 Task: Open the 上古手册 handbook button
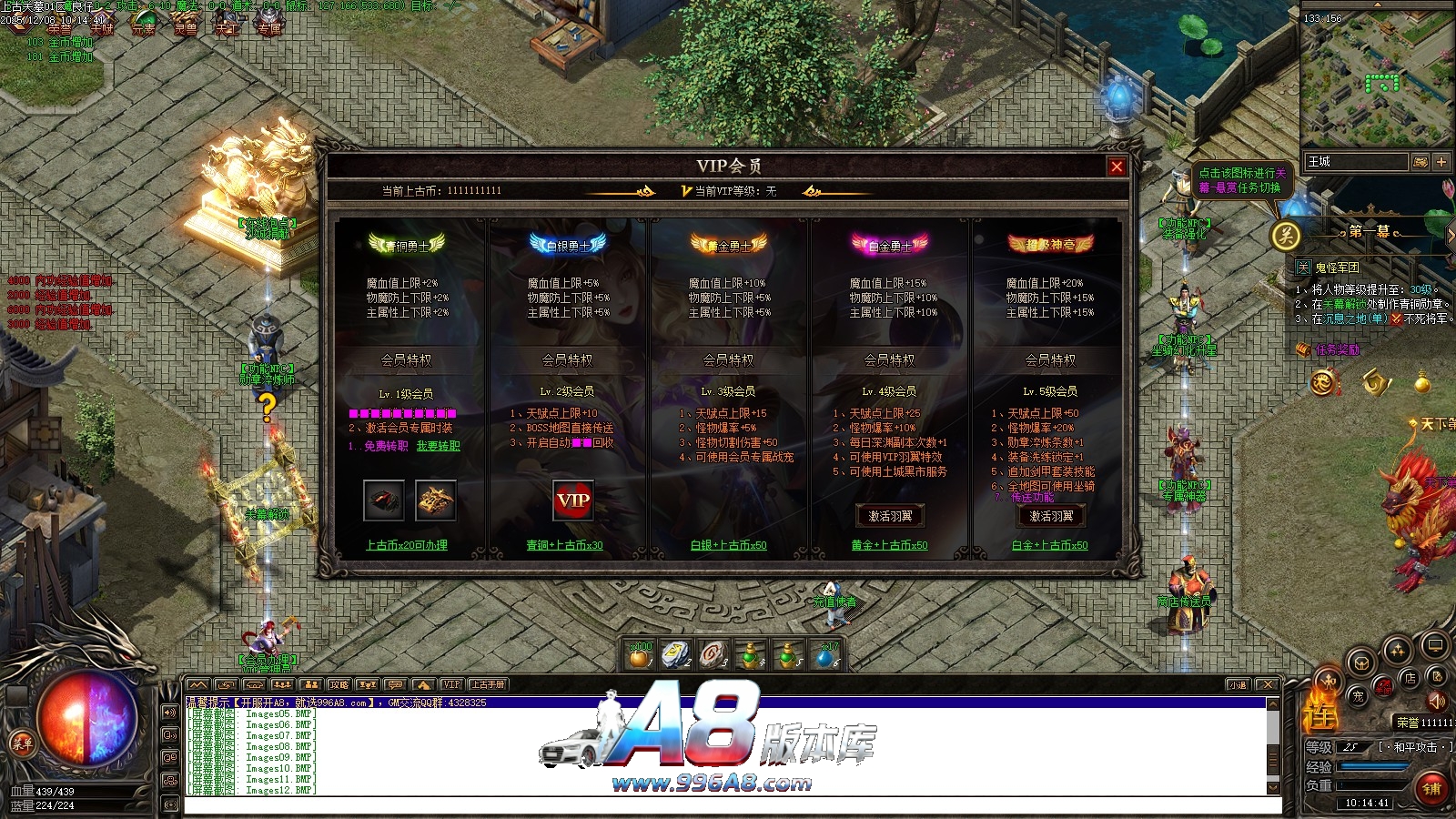coord(488,684)
